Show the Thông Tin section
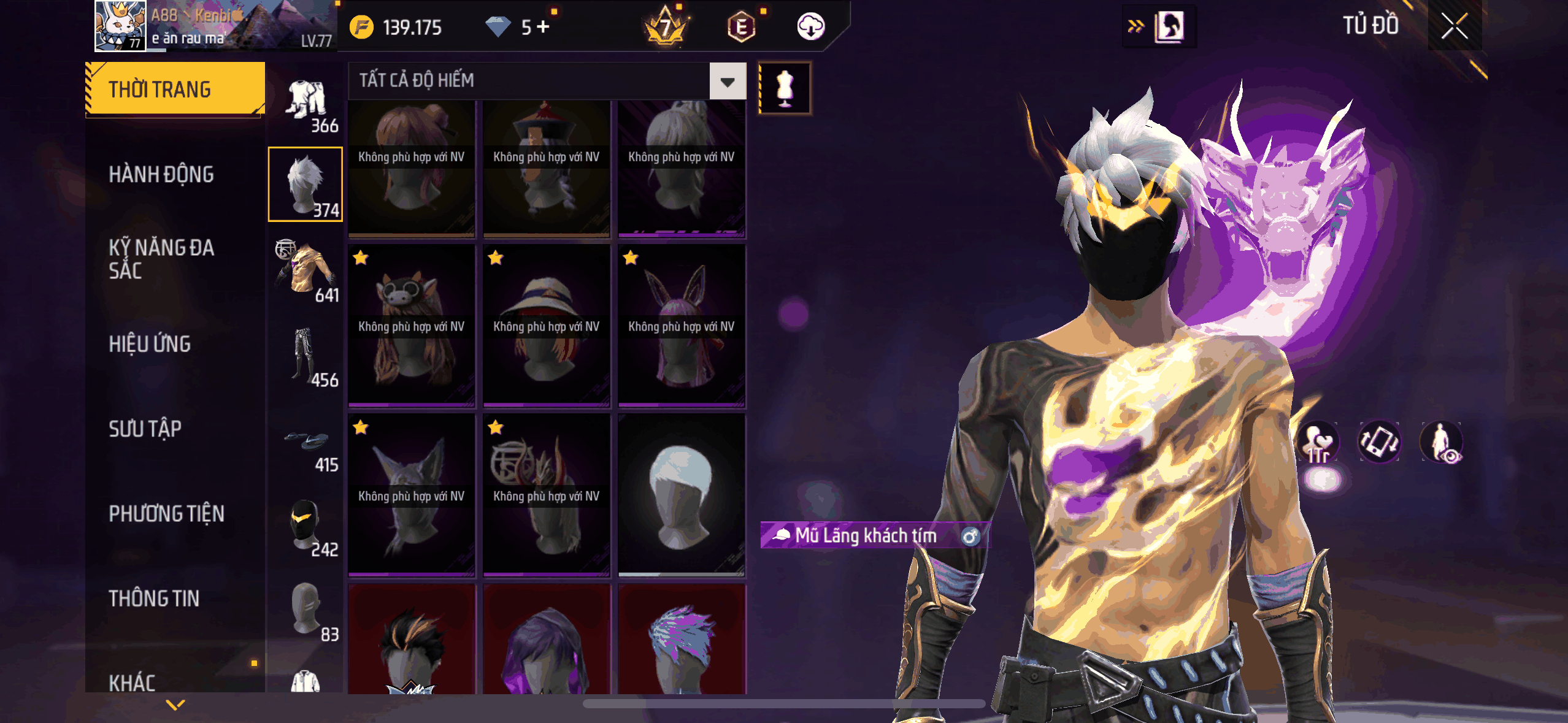 154,599
